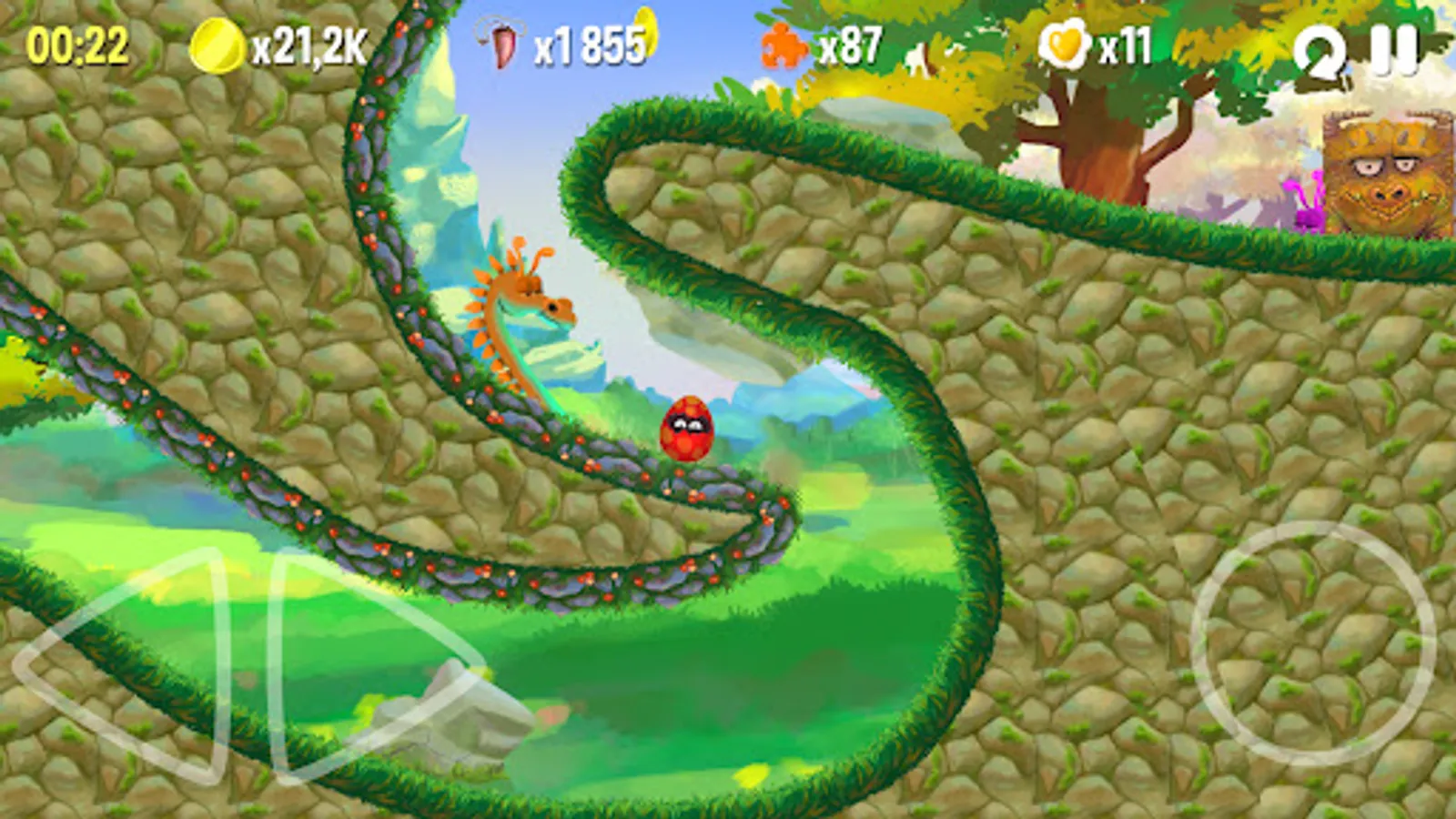Tap the orange puzzle piece icon
Viewport: 1456px width, 819px height.
783,43
